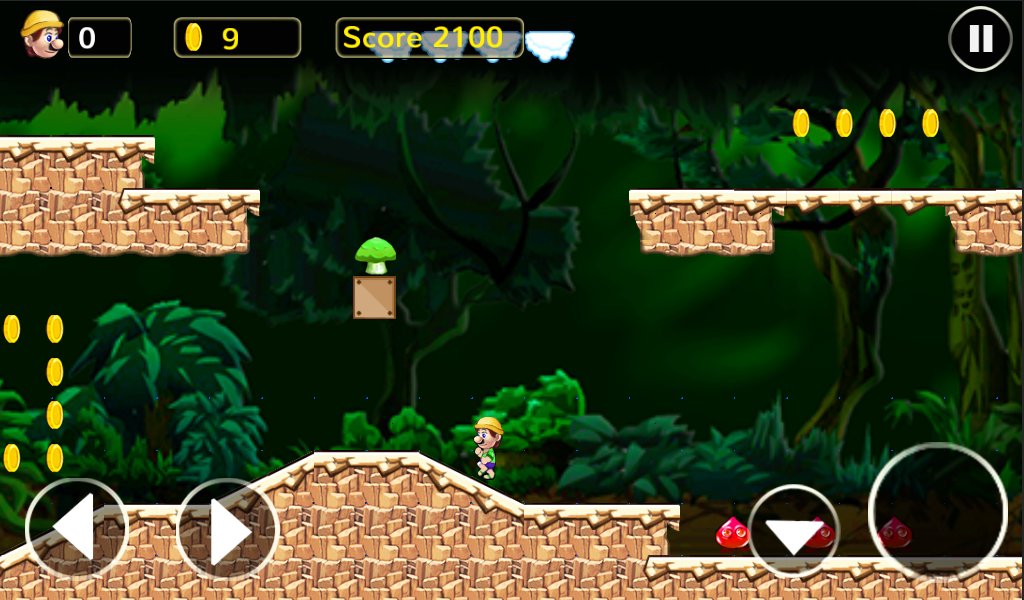1024x600 pixels.
Task: Tap the left arrow move button
Action: pyautogui.click(x=77, y=531)
